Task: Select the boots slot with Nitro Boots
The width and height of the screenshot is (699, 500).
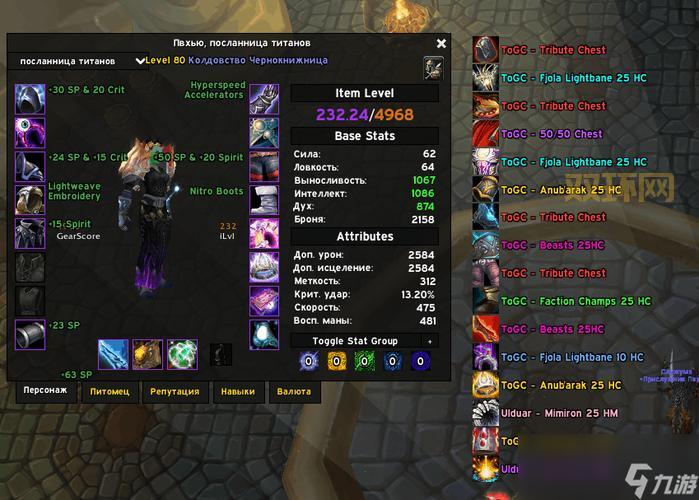Action: pos(264,198)
